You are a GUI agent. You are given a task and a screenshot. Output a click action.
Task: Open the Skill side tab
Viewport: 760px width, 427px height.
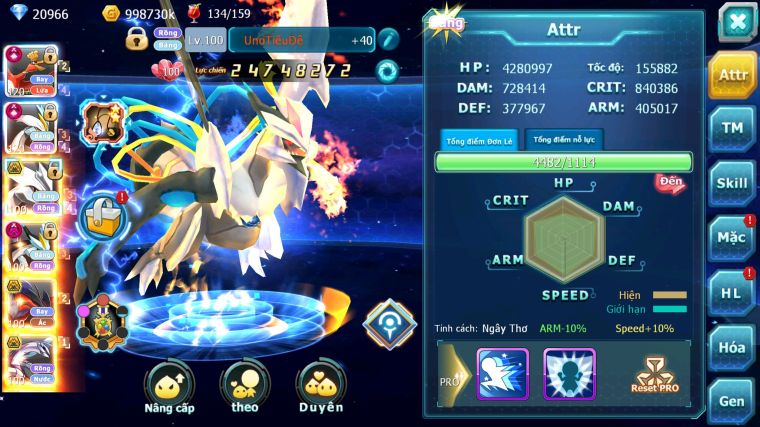pyautogui.click(x=732, y=182)
